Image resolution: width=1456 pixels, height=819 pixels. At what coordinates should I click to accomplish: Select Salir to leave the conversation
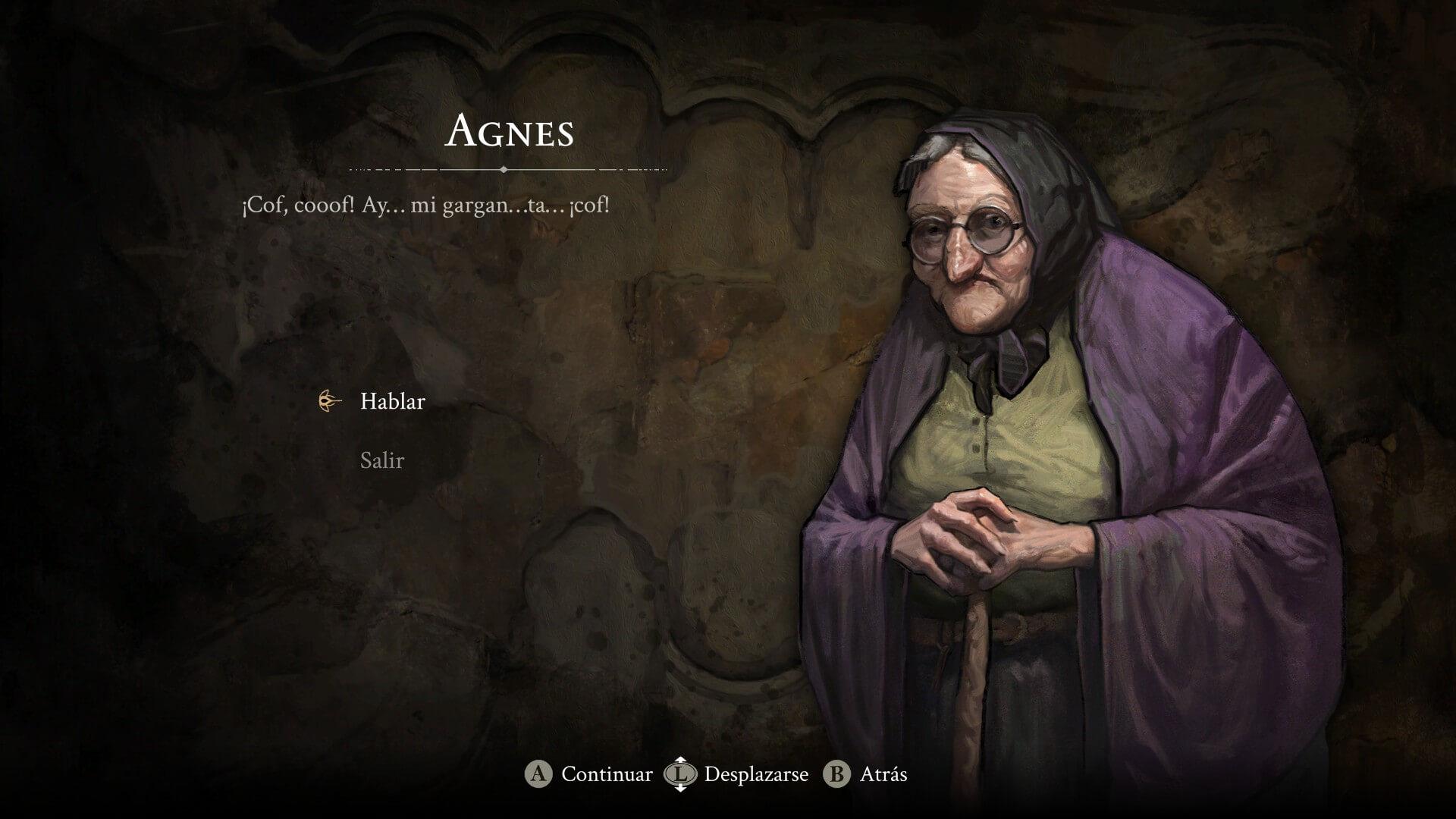(381, 461)
